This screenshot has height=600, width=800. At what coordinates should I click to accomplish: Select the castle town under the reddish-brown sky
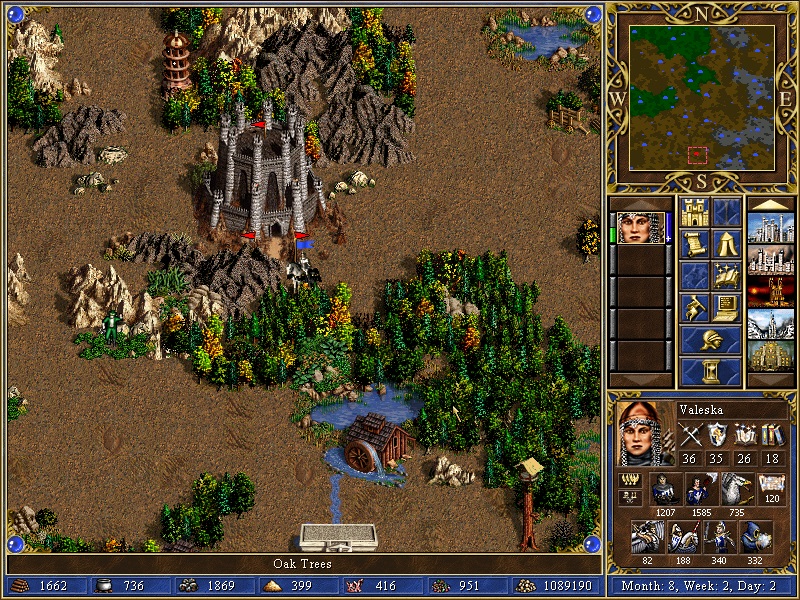[x=771, y=260]
